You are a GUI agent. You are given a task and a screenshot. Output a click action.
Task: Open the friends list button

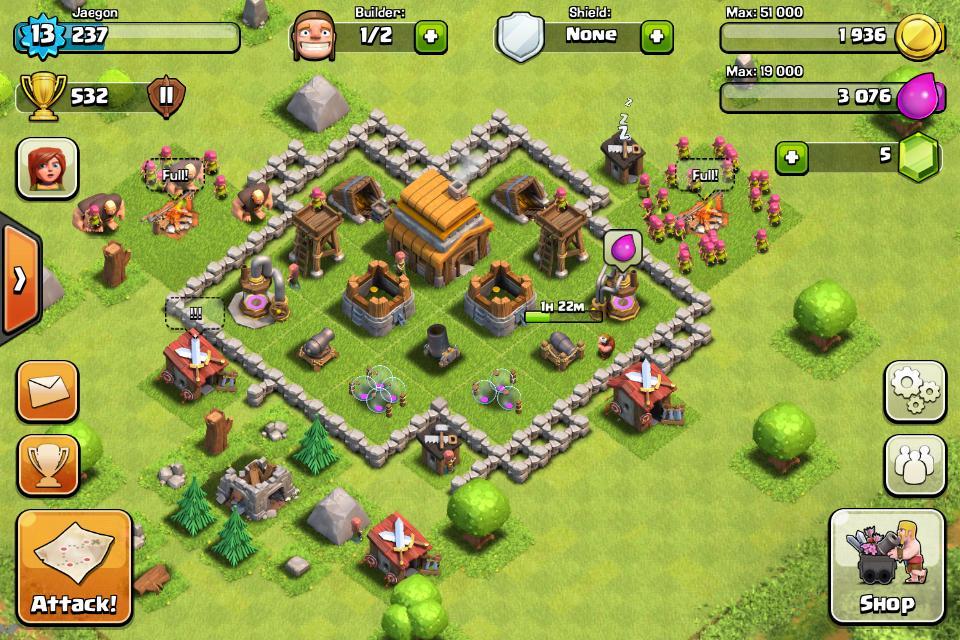tap(914, 465)
